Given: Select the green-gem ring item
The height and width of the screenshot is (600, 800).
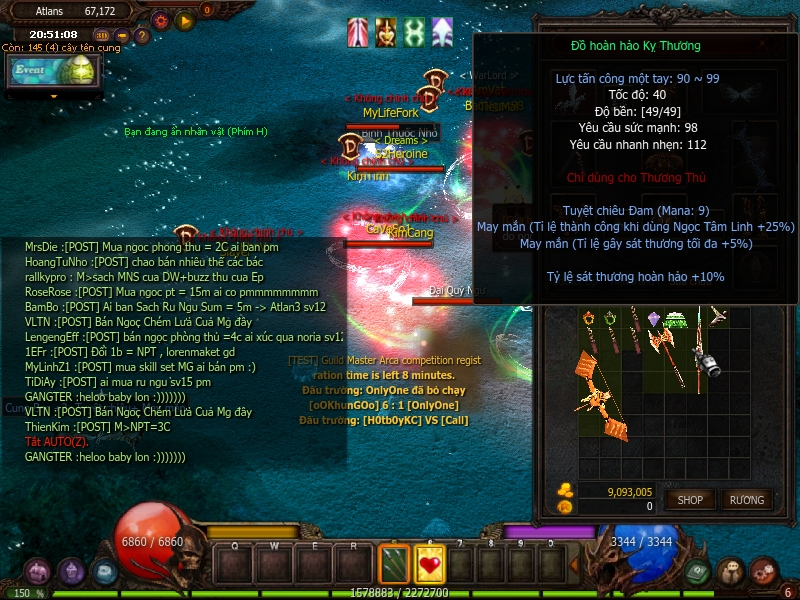Looking at the screenshot, I should 610,319.
